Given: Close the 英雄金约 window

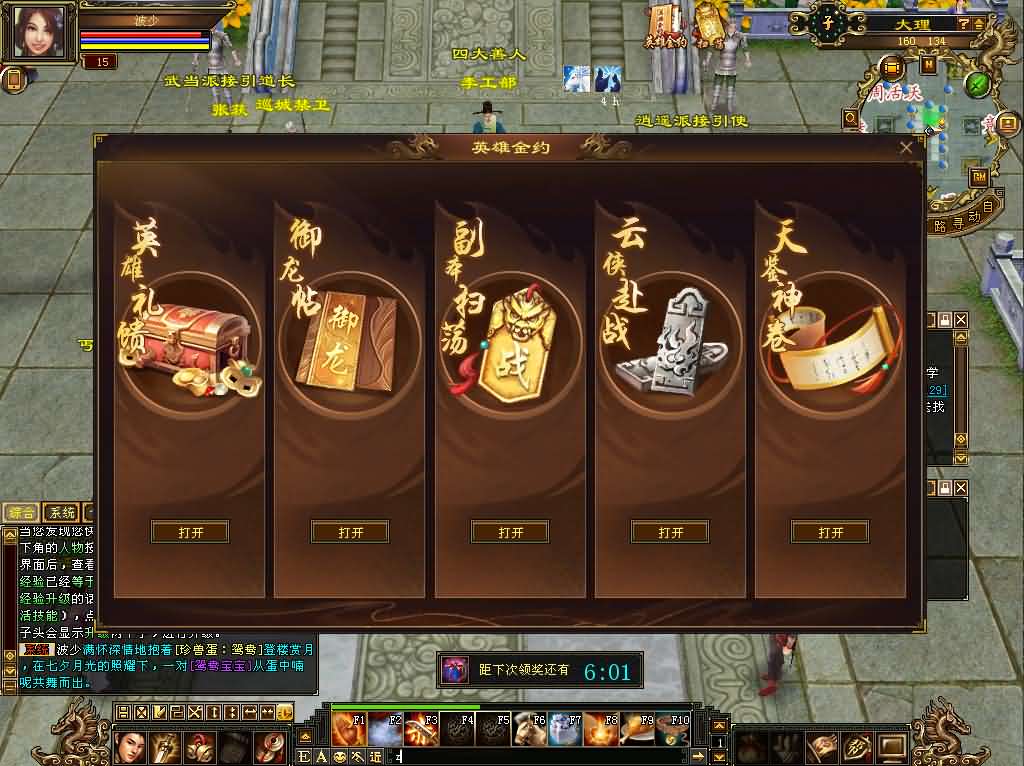Looking at the screenshot, I should 906,148.
